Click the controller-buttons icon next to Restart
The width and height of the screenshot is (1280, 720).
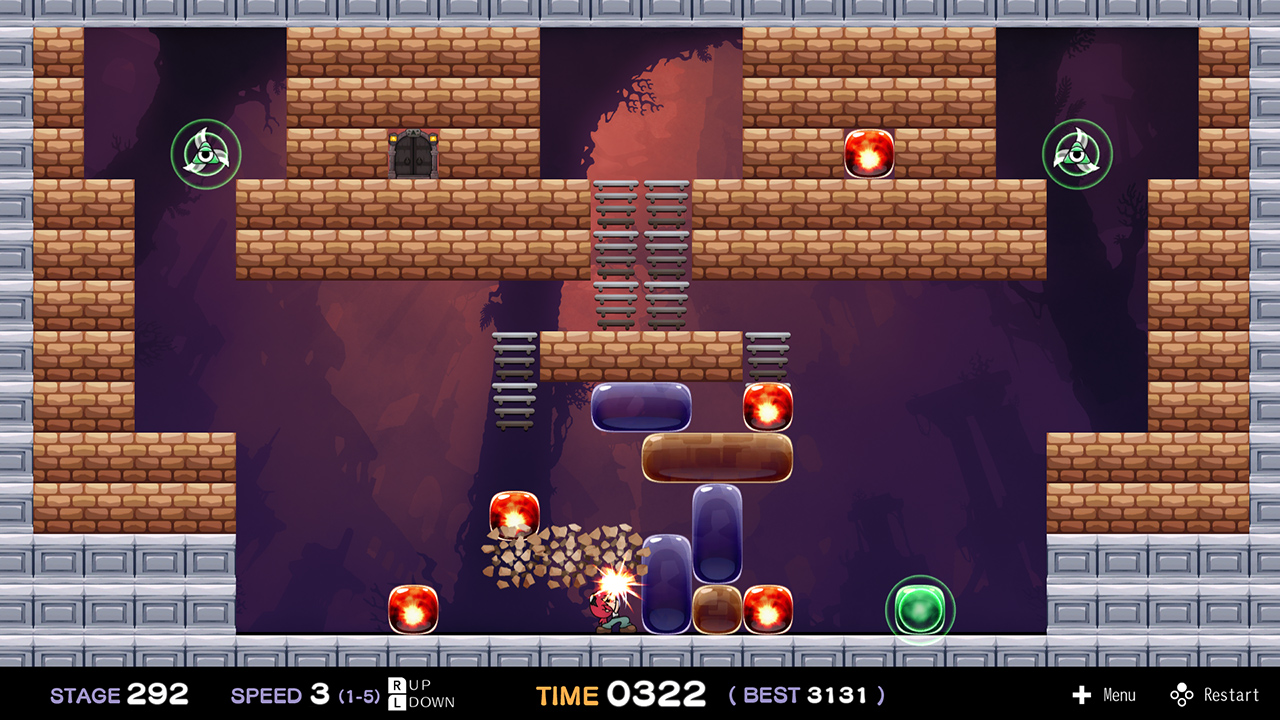(x=1183, y=694)
